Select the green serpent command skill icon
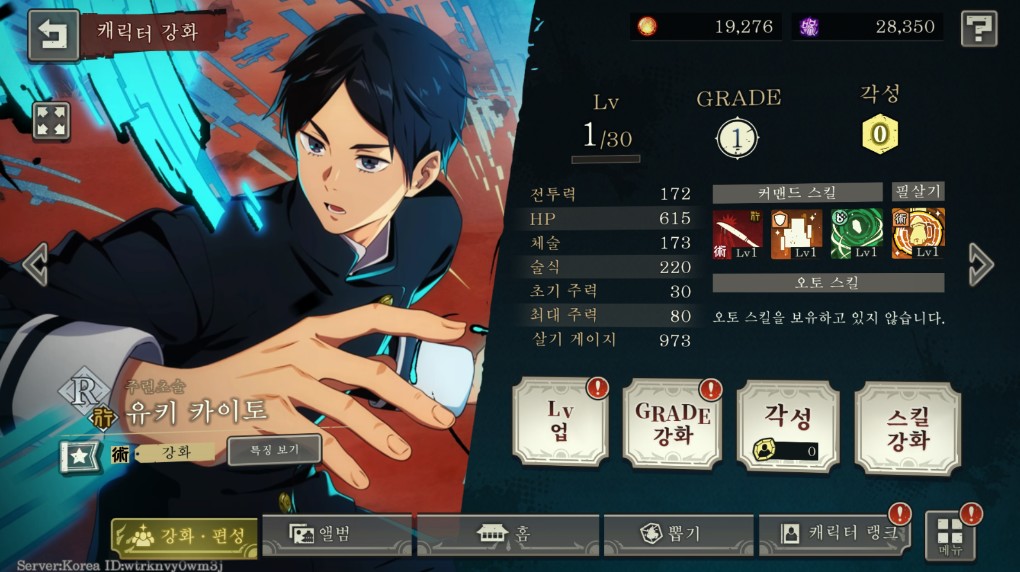The width and height of the screenshot is (1020, 572). pos(856,233)
